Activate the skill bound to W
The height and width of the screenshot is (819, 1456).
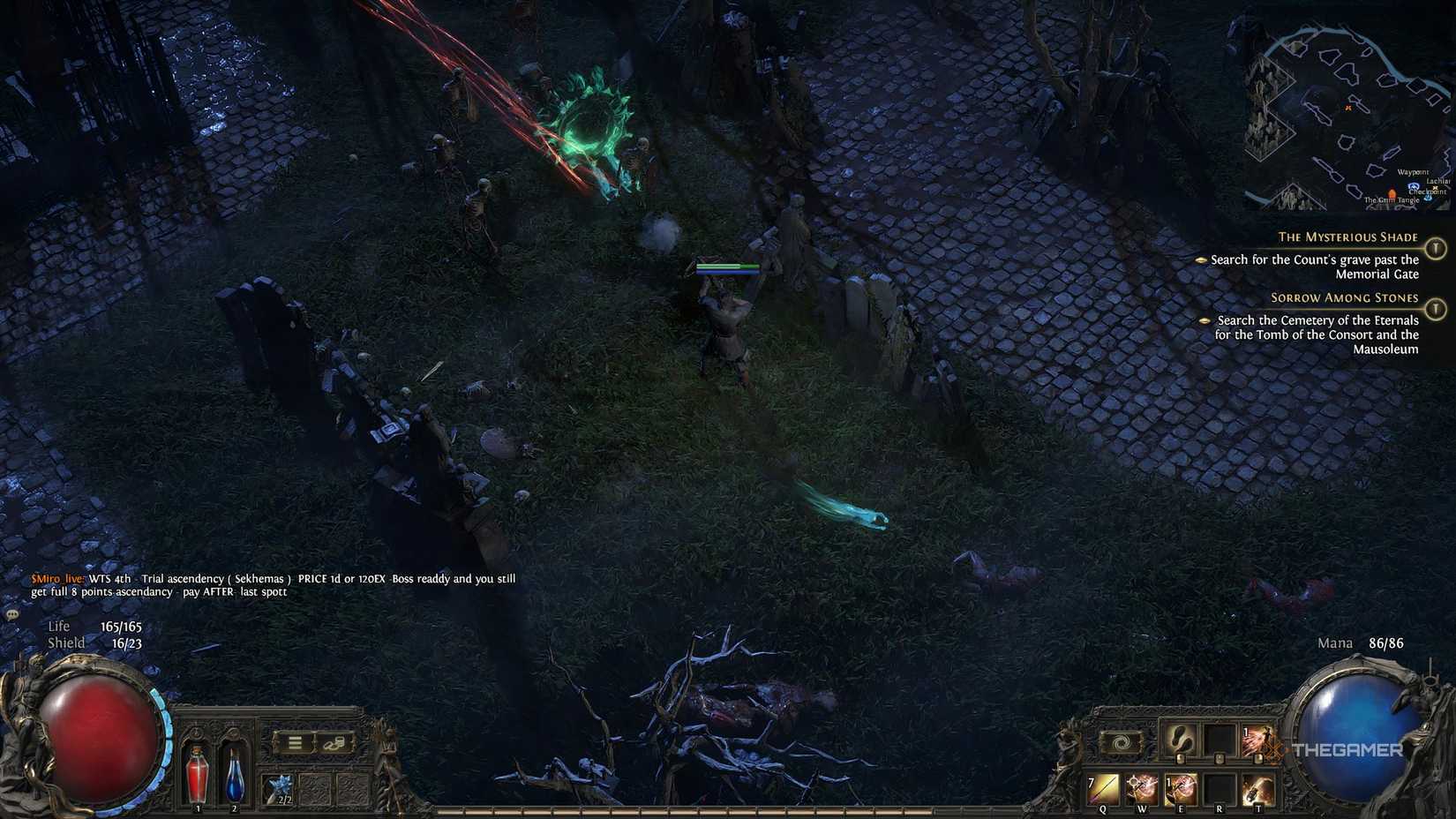[x=1142, y=787]
